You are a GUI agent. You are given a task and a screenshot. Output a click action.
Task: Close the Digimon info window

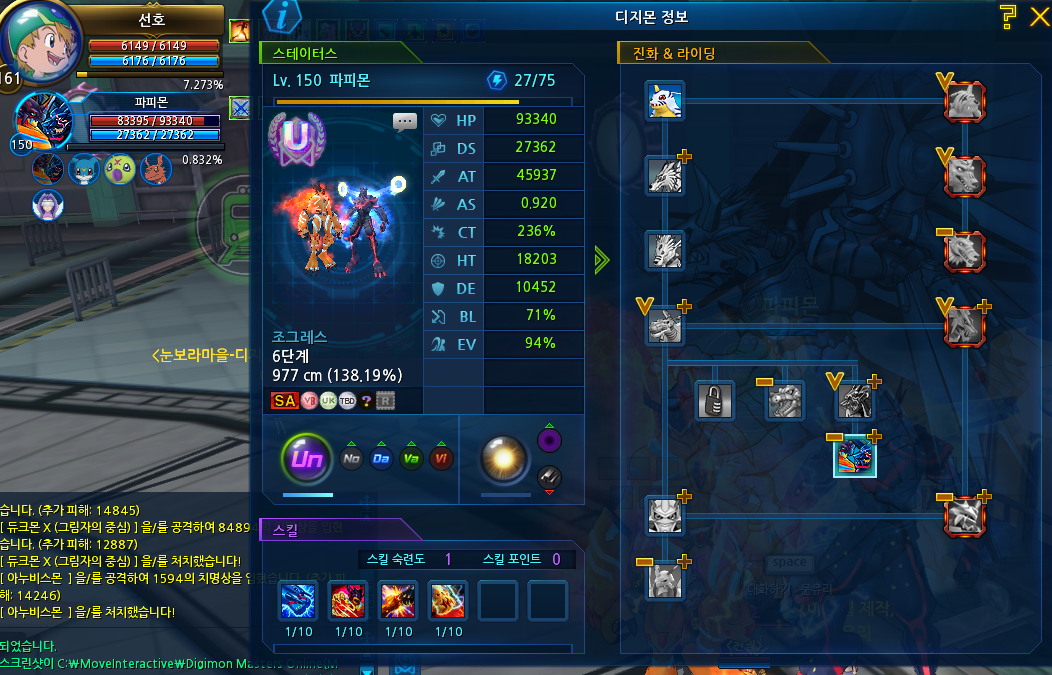(1037, 16)
